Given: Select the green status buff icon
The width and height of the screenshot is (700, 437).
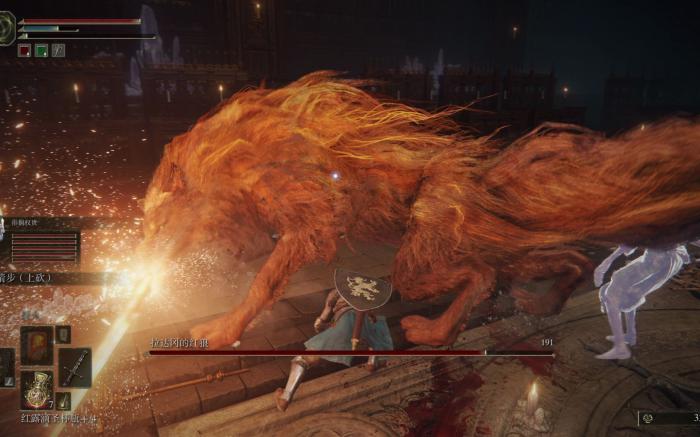Looking at the screenshot, I should pyautogui.click(x=41, y=50).
